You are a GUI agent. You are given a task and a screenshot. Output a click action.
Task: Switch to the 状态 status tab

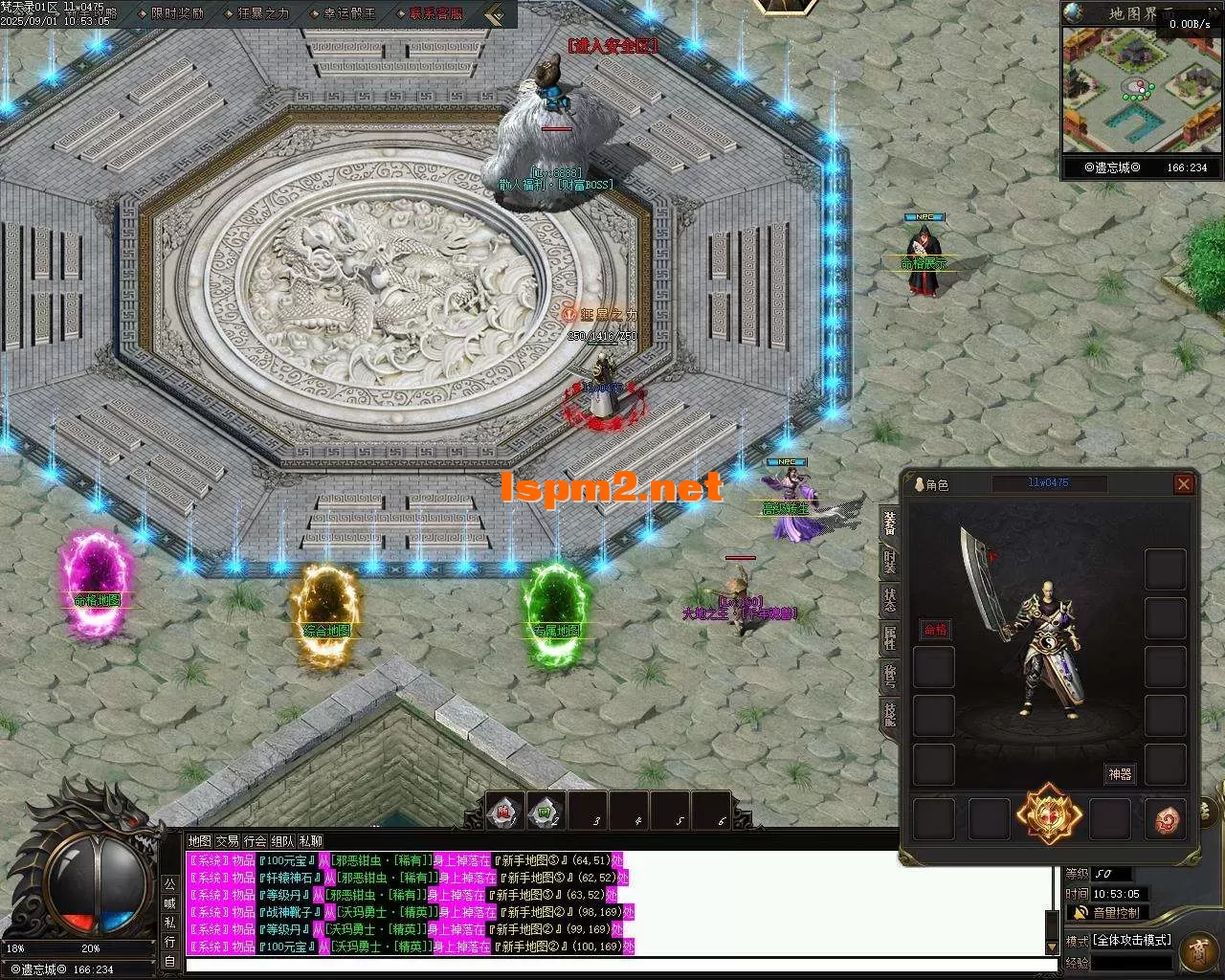(890, 600)
